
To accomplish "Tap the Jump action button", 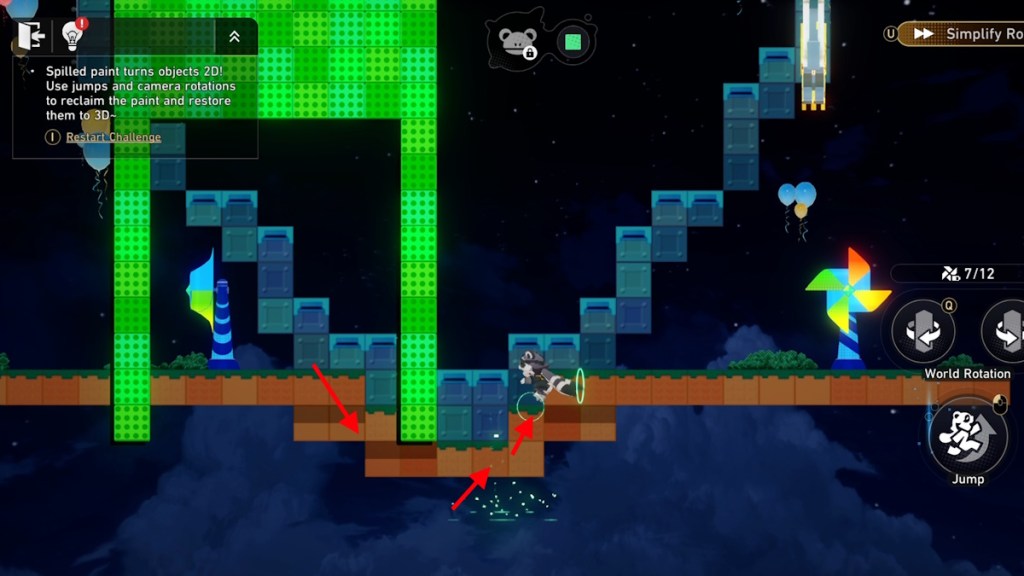I will (967, 436).
